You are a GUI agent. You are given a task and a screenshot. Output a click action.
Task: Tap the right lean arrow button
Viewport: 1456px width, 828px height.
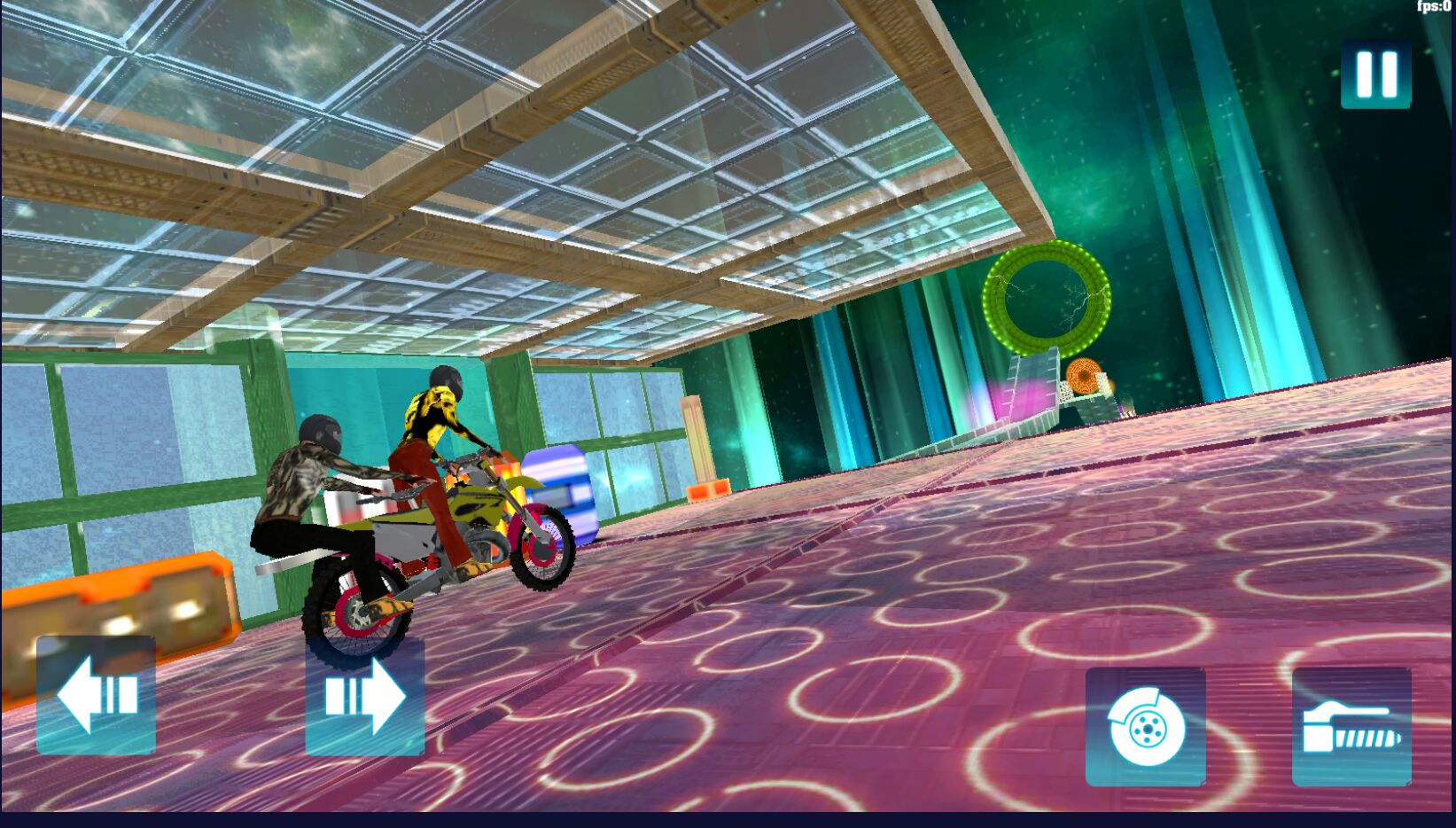365,697
